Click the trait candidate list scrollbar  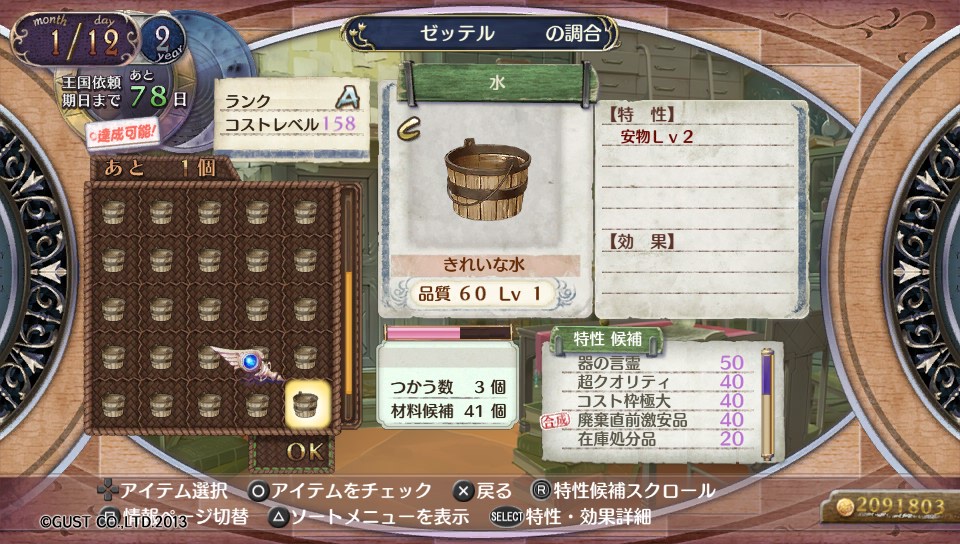pyautogui.click(x=767, y=398)
